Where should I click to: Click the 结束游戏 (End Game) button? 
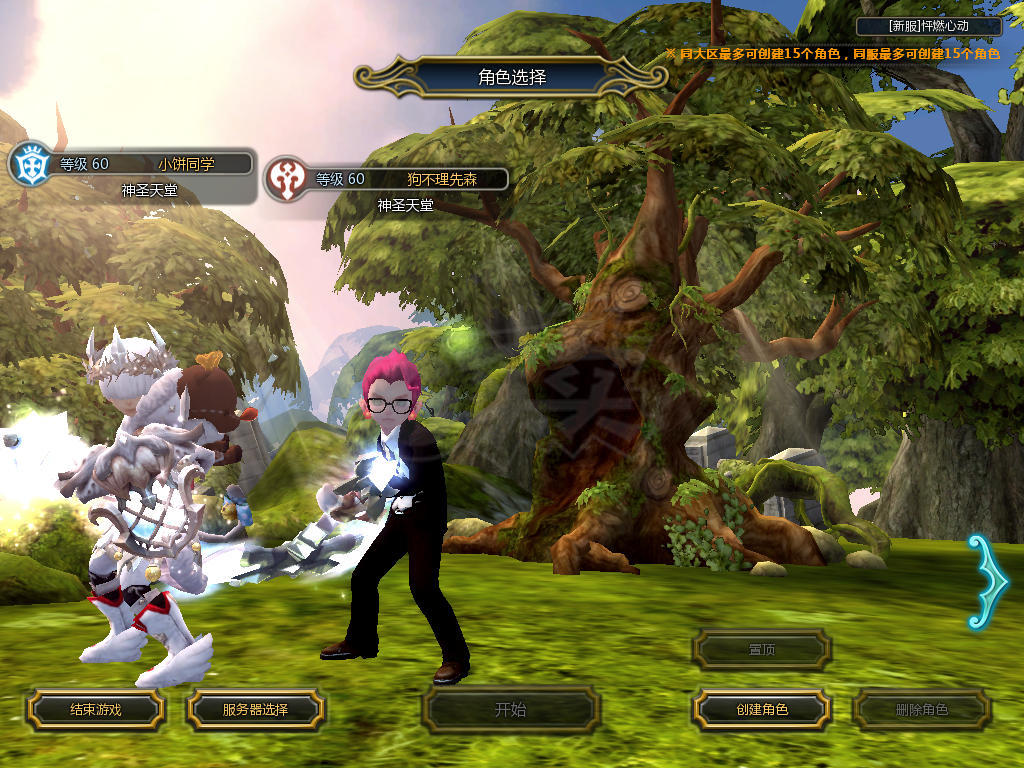[95, 710]
